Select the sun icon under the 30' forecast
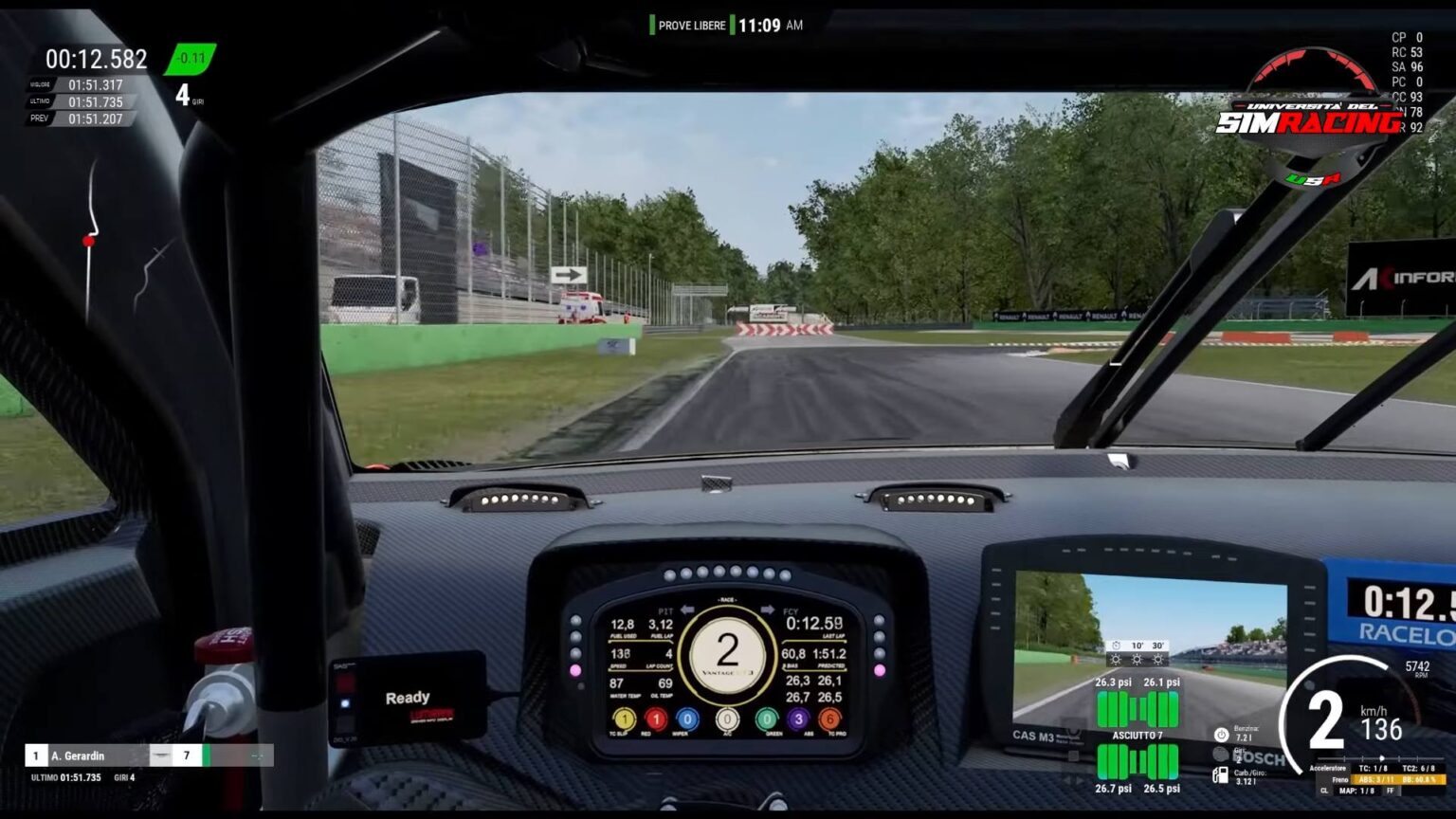 pos(1158,659)
